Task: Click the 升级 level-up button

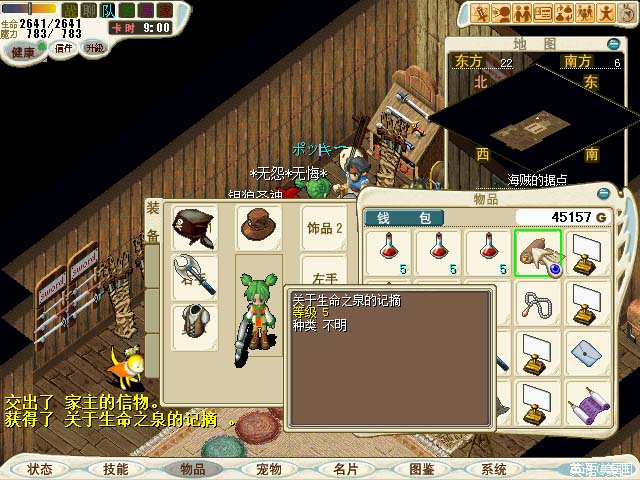Action: click(95, 48)
